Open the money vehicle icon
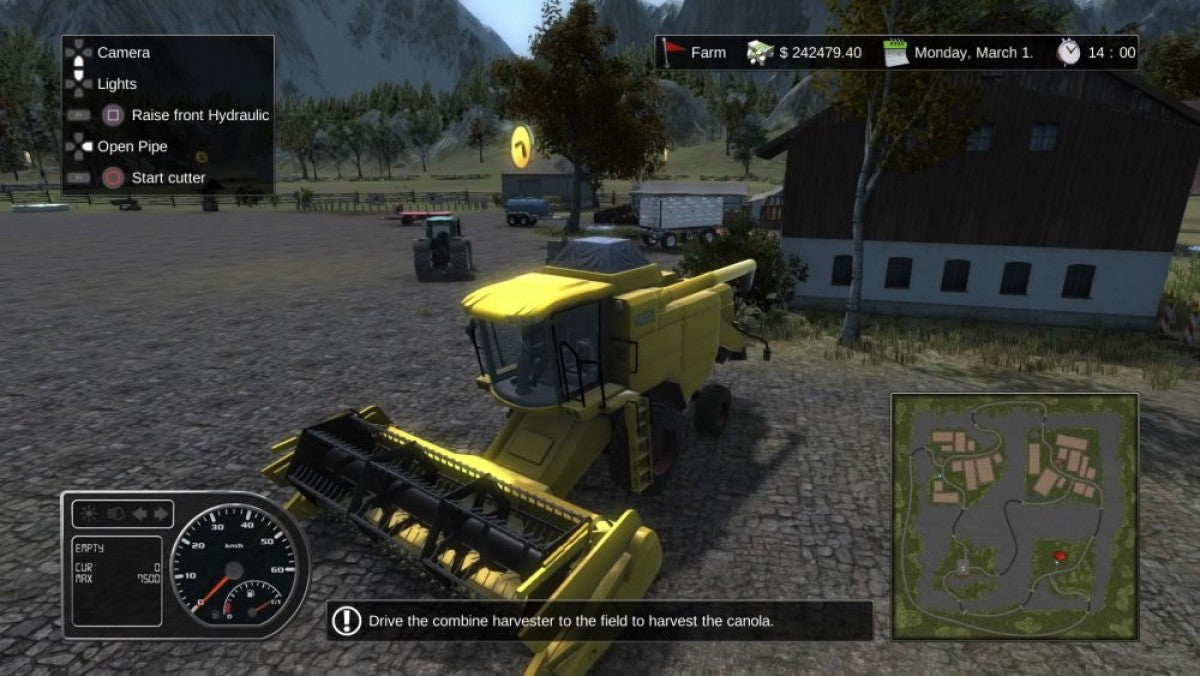Screen dimensions: 1200x676 (x=760, y=53)
